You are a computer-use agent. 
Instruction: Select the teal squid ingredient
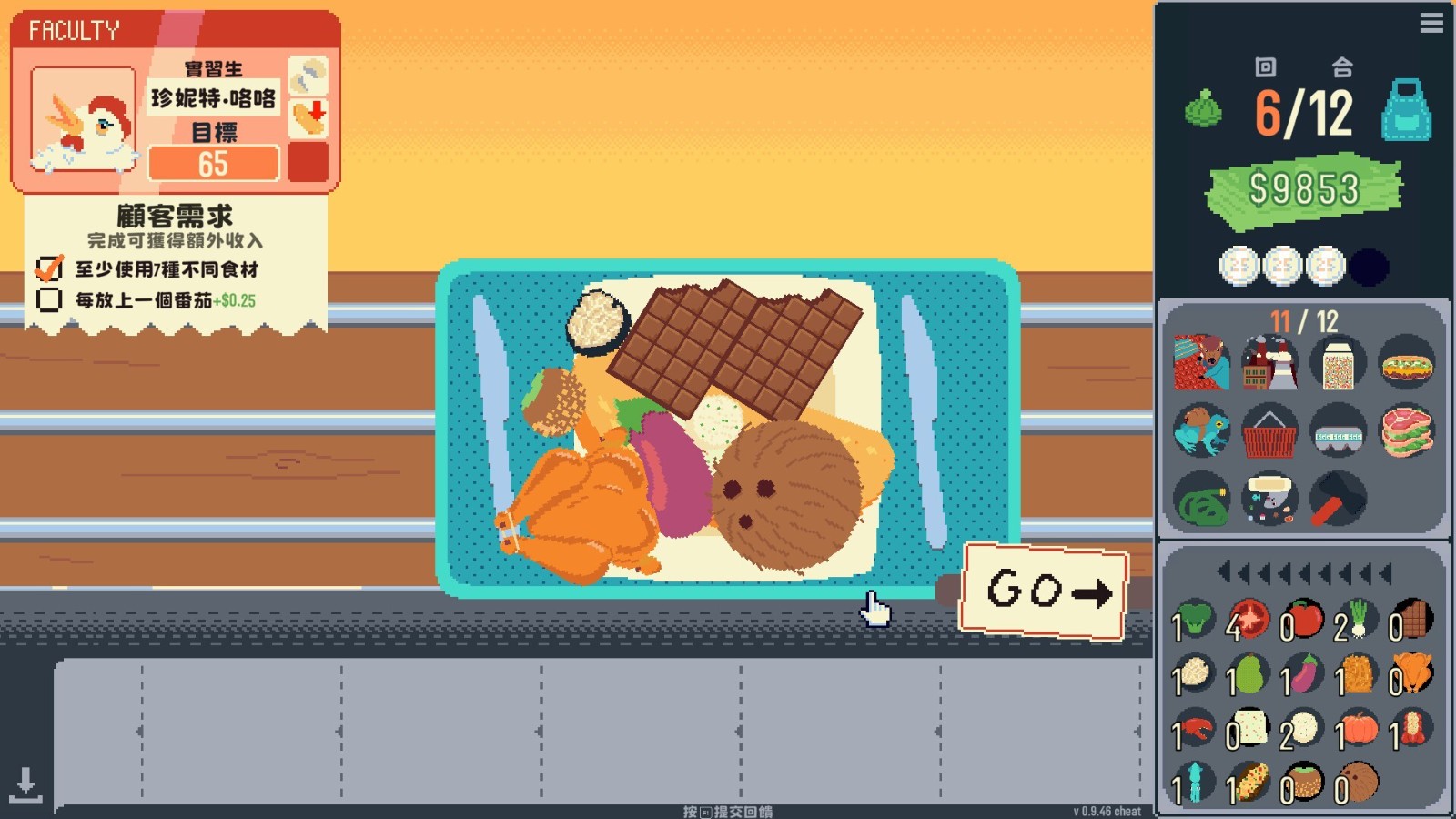click(1194, 784)
